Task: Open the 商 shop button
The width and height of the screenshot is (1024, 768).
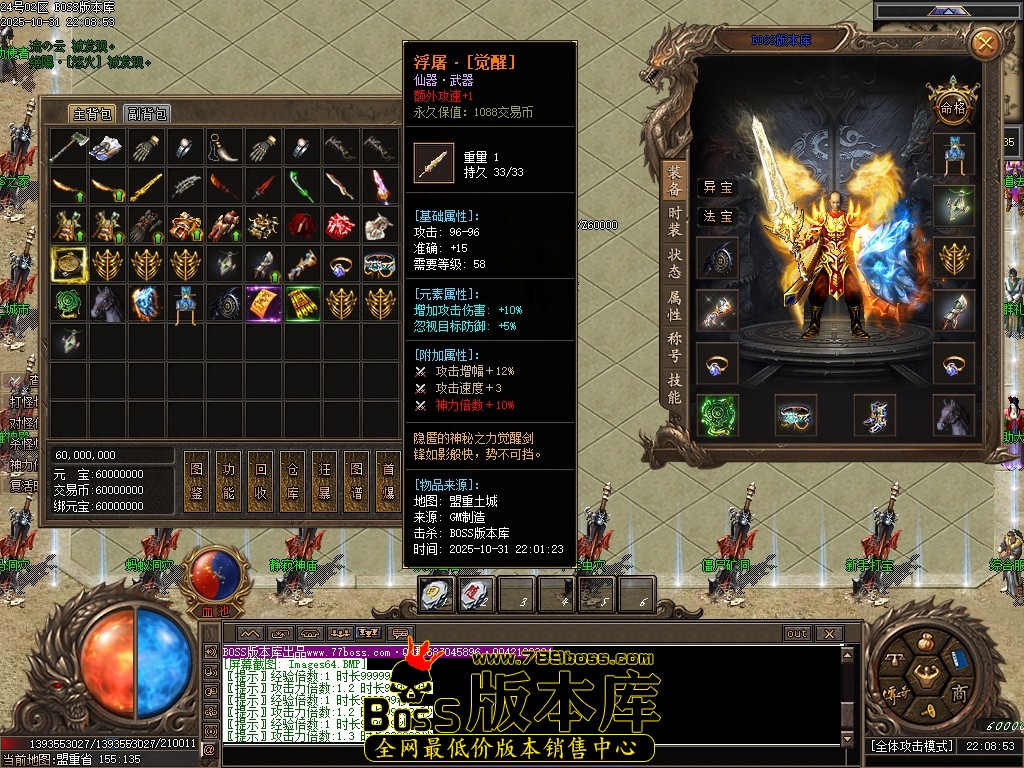Action: coord(958,693)
